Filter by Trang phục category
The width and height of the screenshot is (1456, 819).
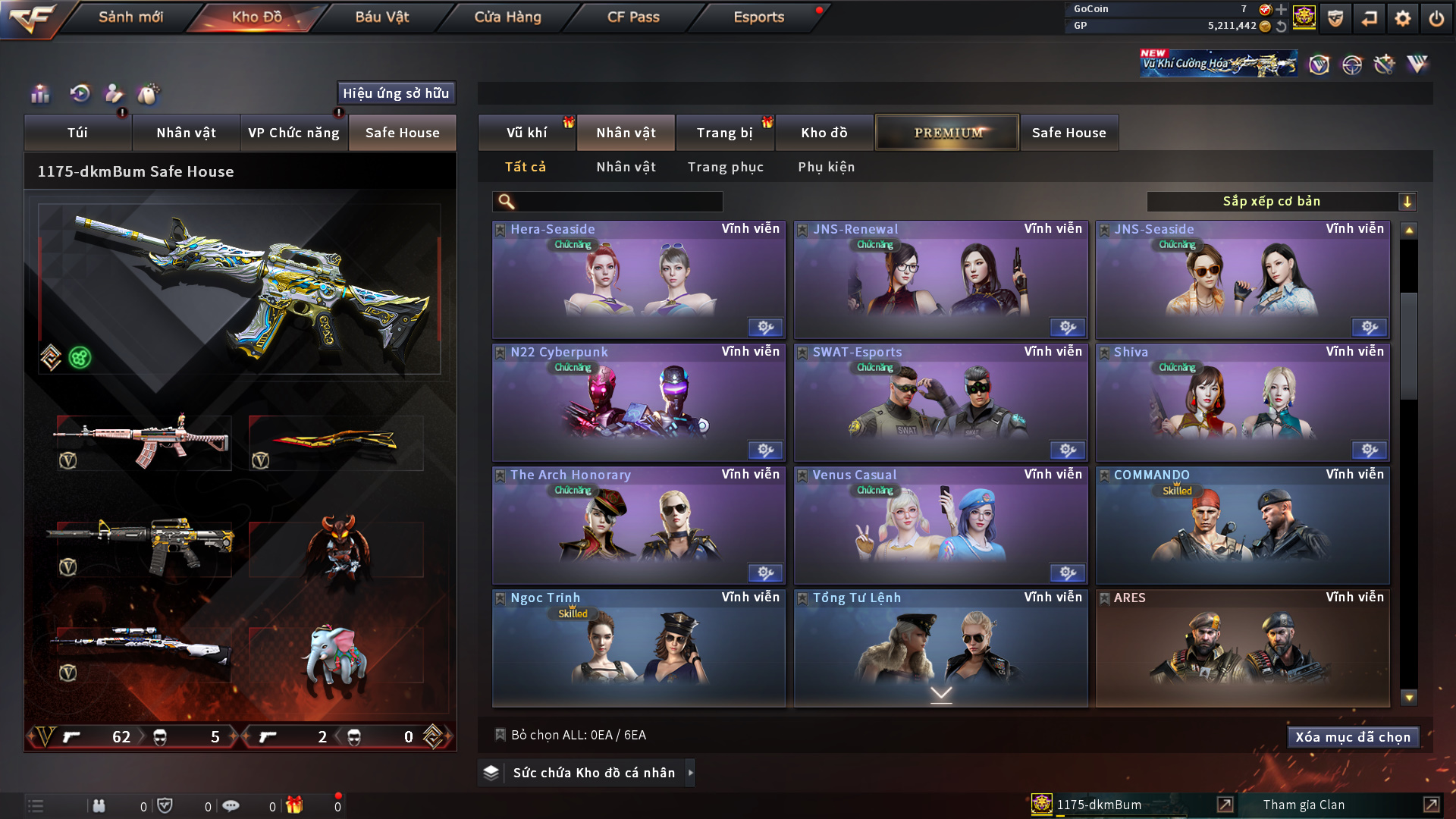pyautogui.click(x=725, y=167)
